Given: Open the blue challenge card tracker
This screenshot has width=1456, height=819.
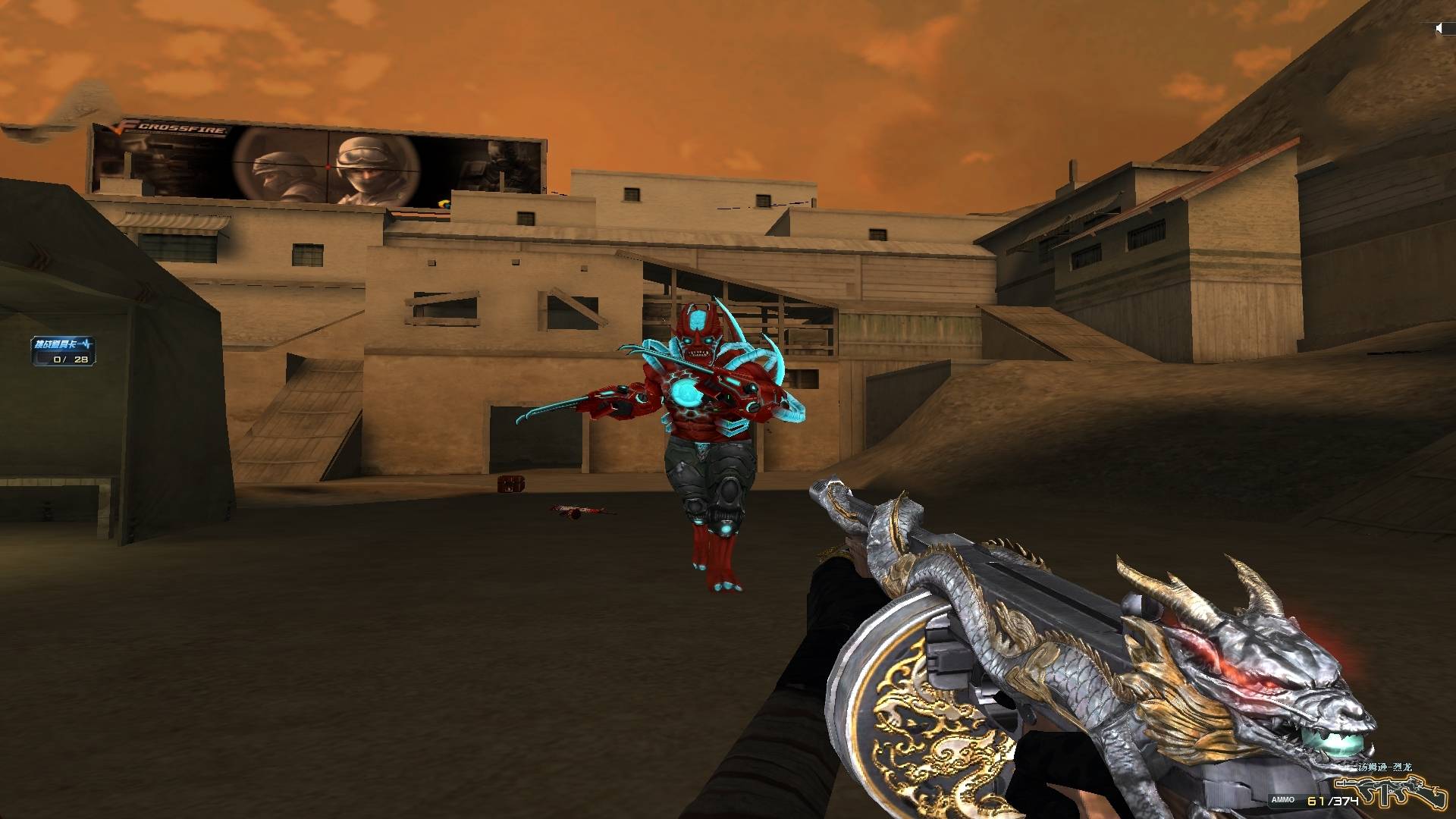Looking at the screenshot, I should (64, 351).
